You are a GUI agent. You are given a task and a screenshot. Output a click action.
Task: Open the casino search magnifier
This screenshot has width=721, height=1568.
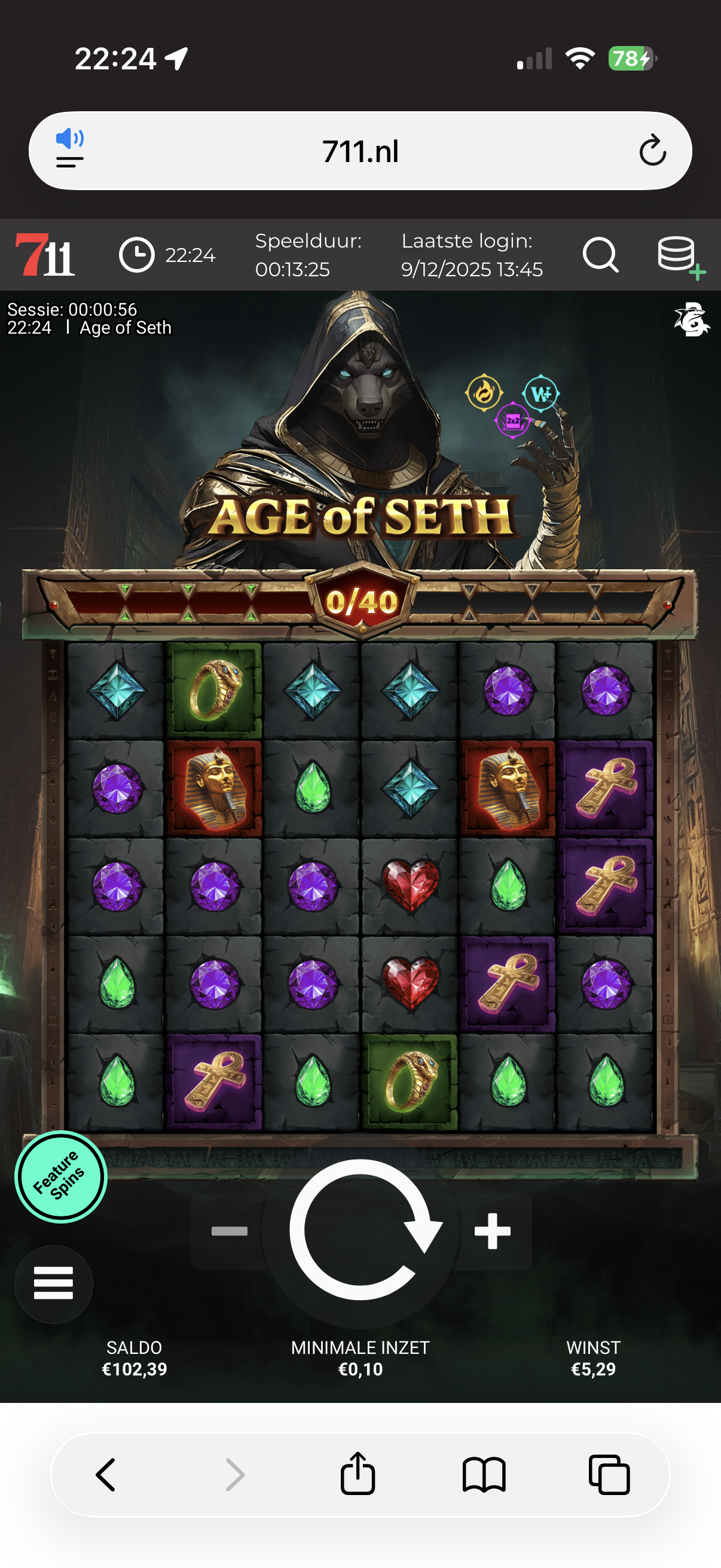click(x=600, y=254)
